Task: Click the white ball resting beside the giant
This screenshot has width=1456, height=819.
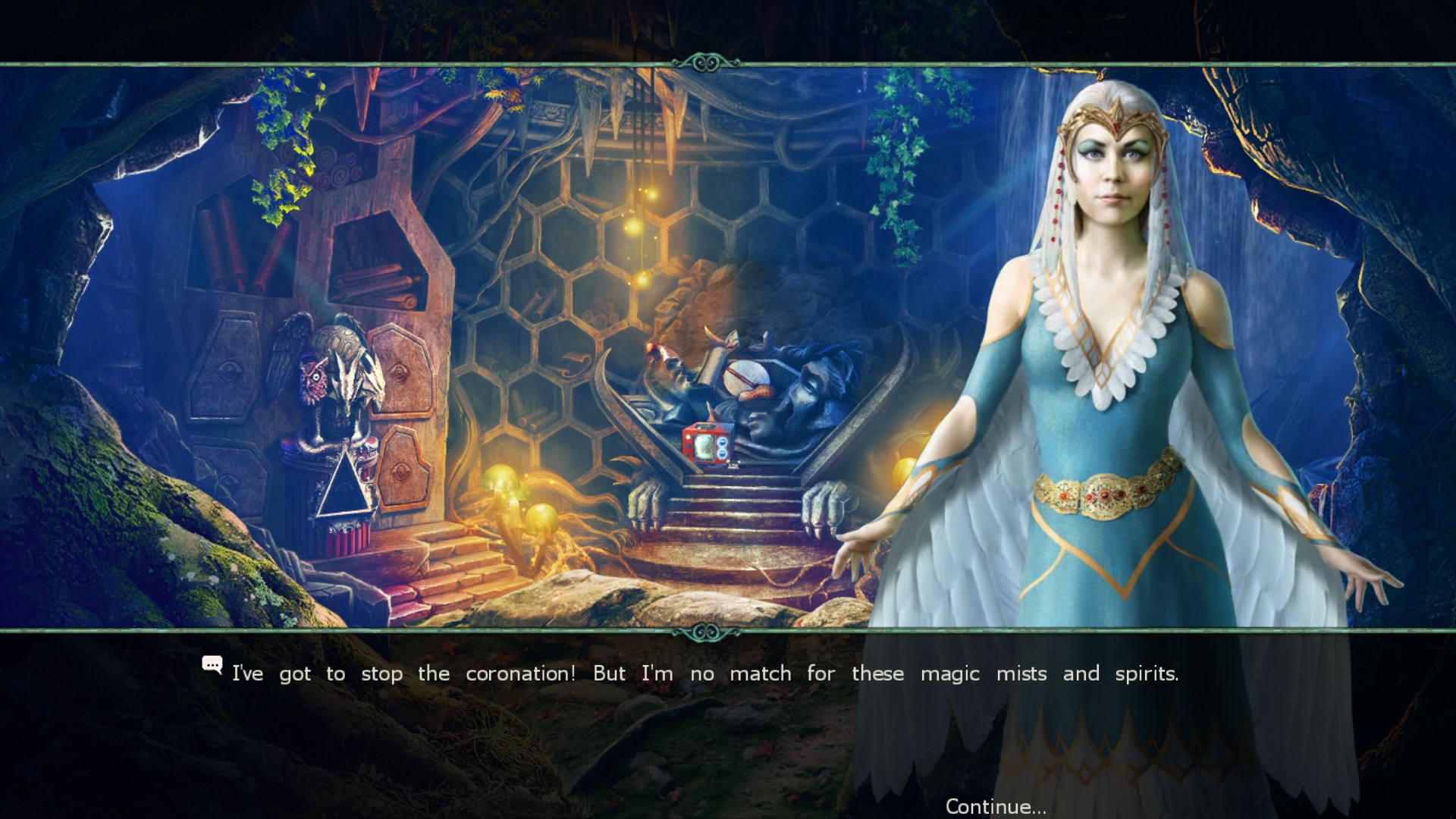Action: 747,377
